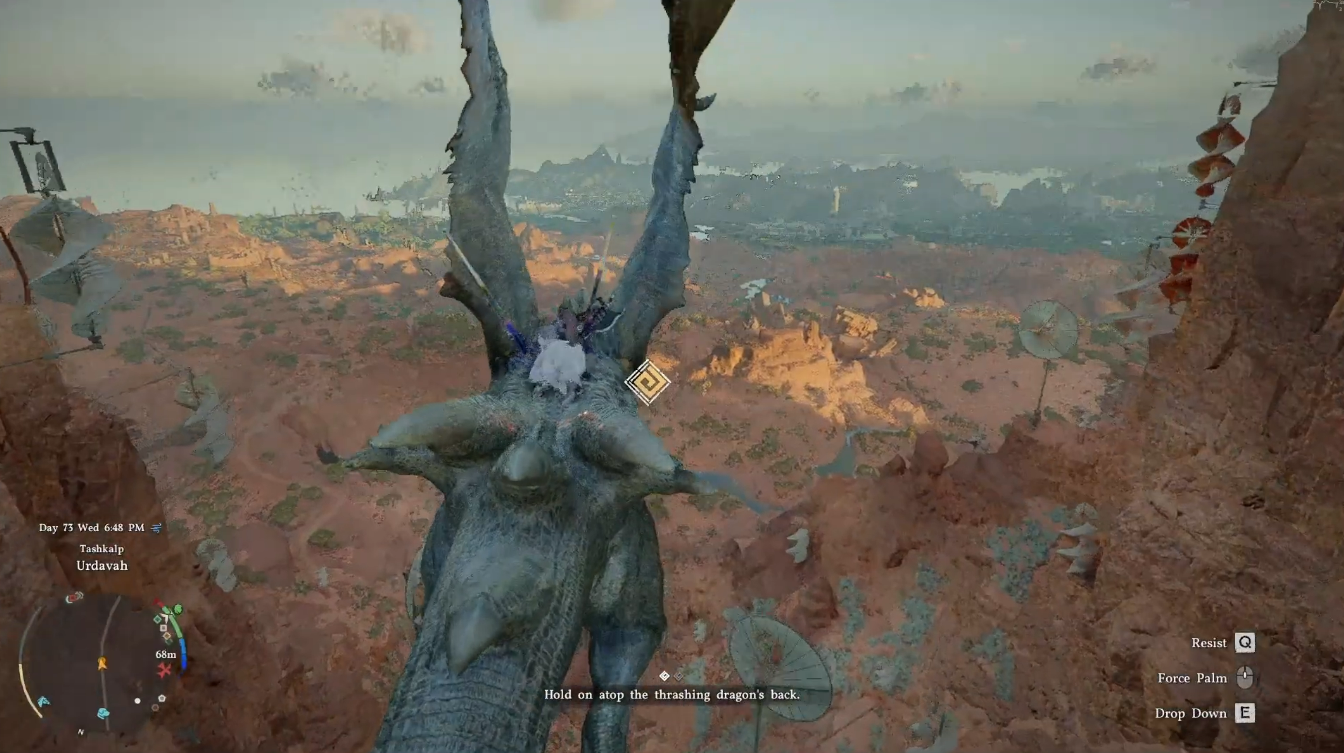Click the Q key icon next to Resist
This screenshot has width=1344, height=753.
click(x=1244, y=642)
